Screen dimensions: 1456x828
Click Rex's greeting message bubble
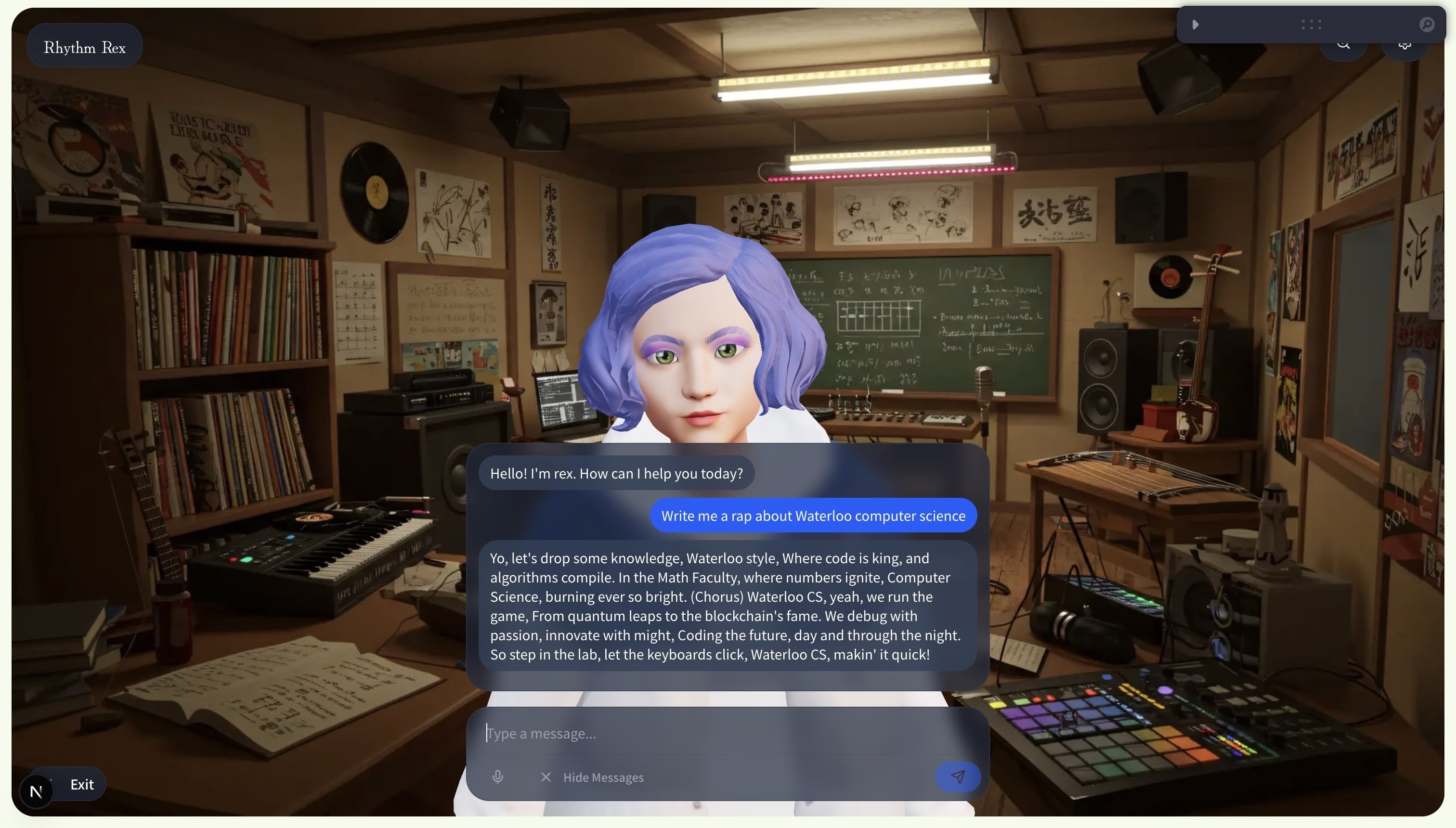click(x=616, y=473)
